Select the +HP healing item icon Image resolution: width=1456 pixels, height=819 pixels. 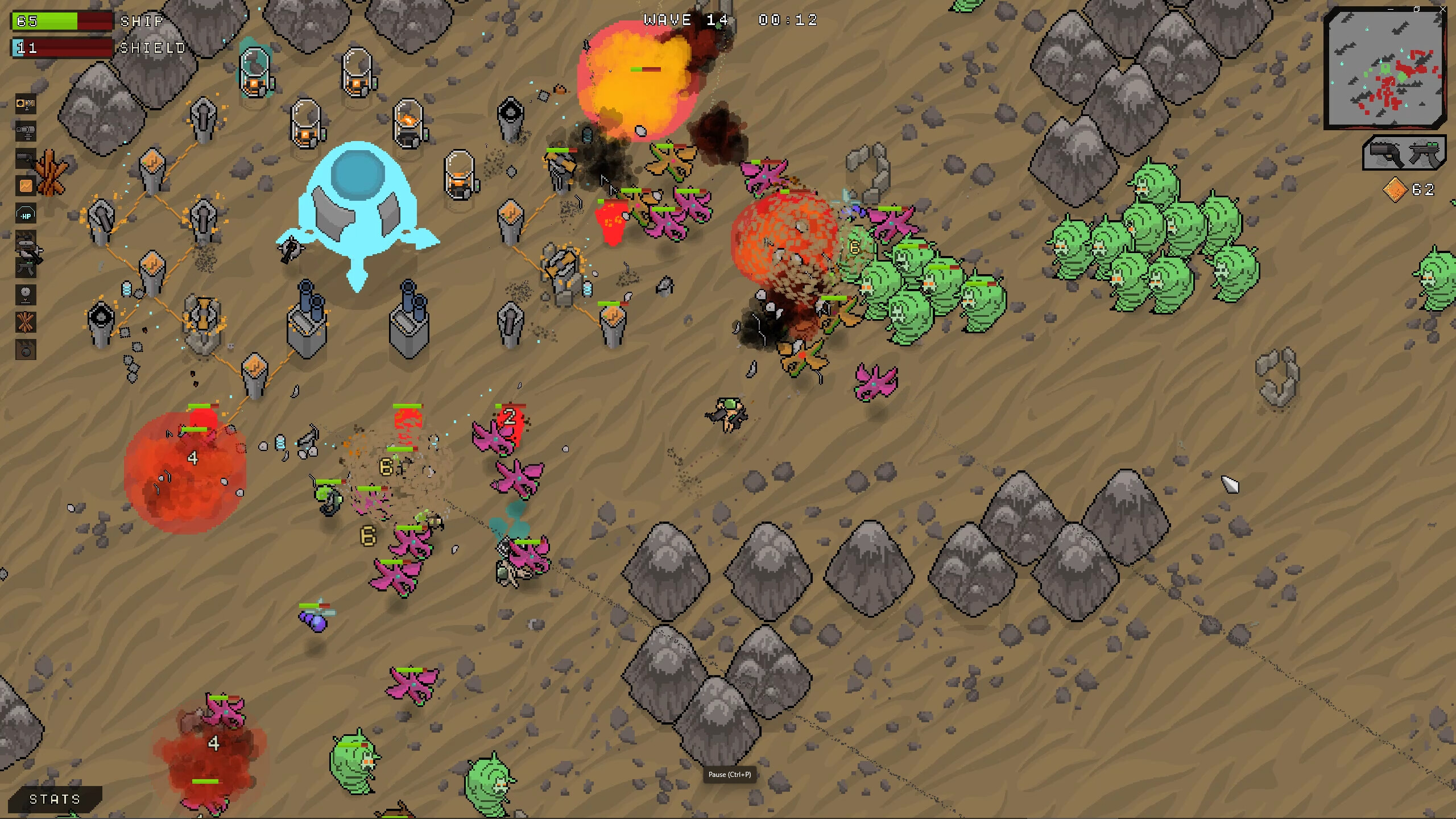click(26, 212)
